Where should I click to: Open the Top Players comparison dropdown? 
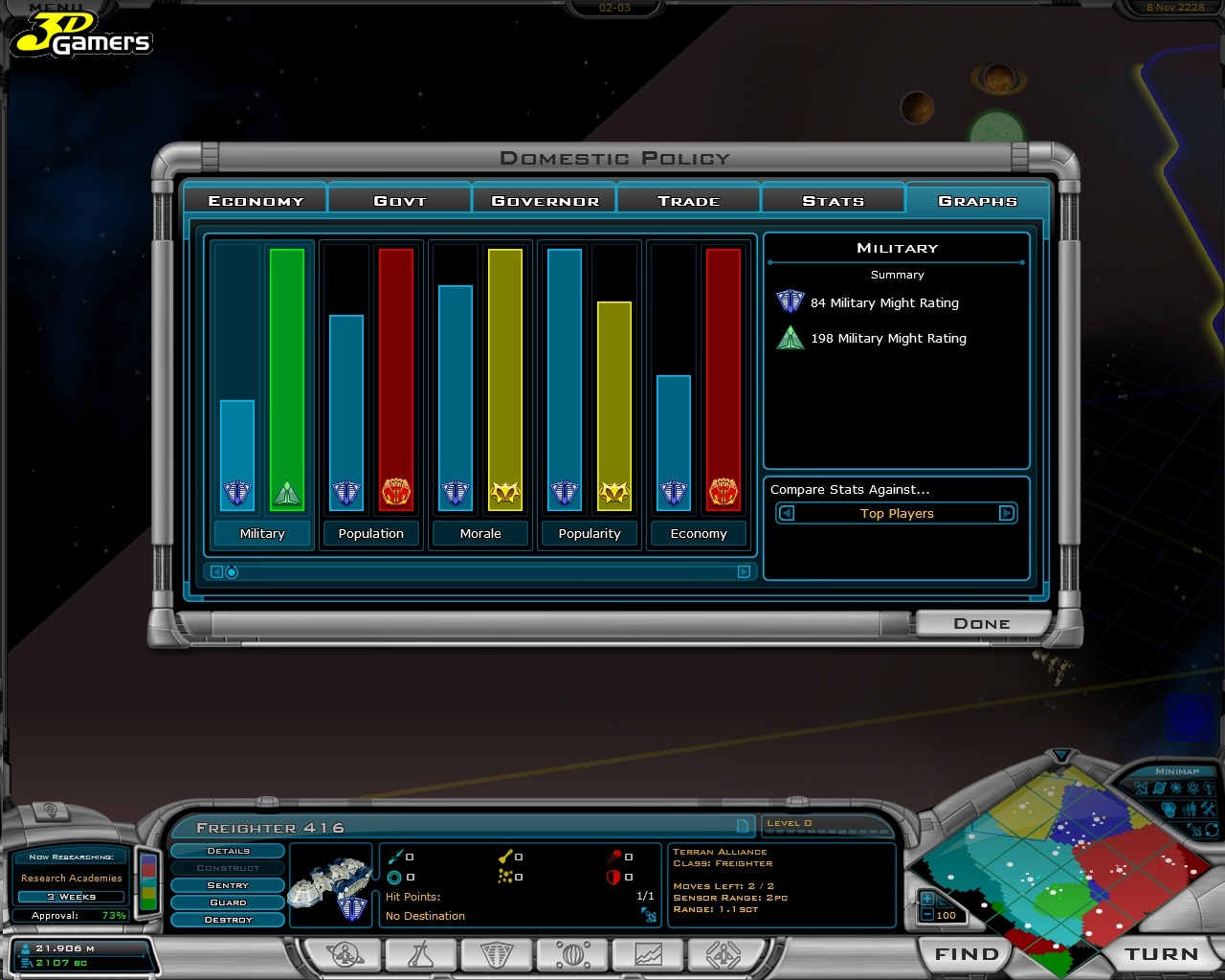(x=896, y=513)
